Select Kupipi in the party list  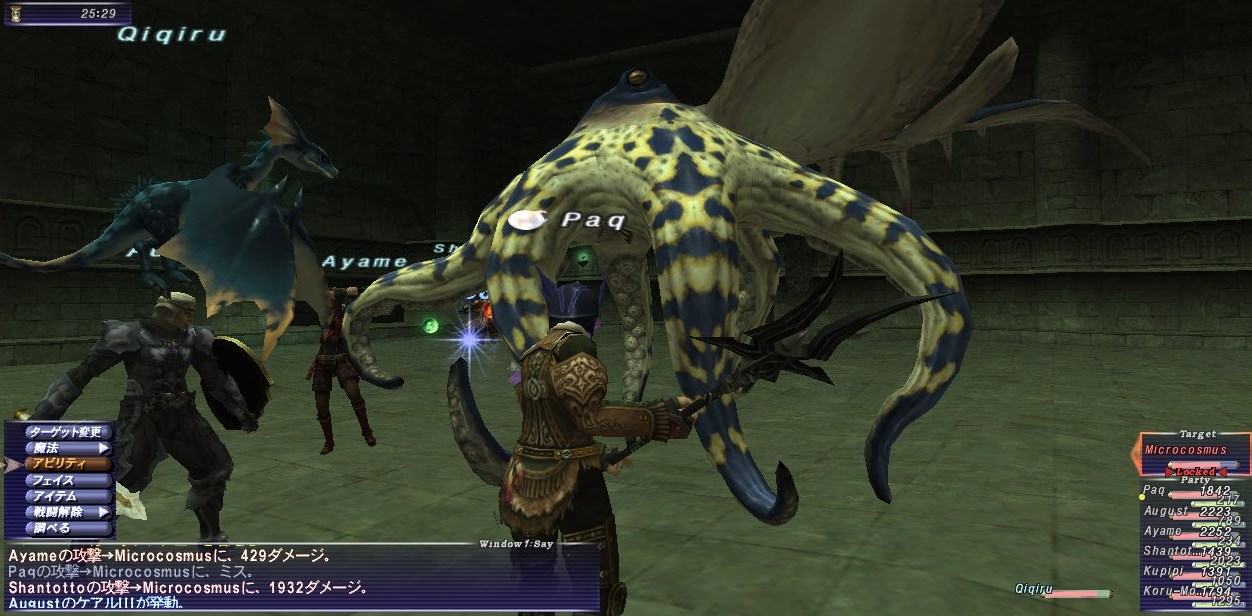[1192, 572]
